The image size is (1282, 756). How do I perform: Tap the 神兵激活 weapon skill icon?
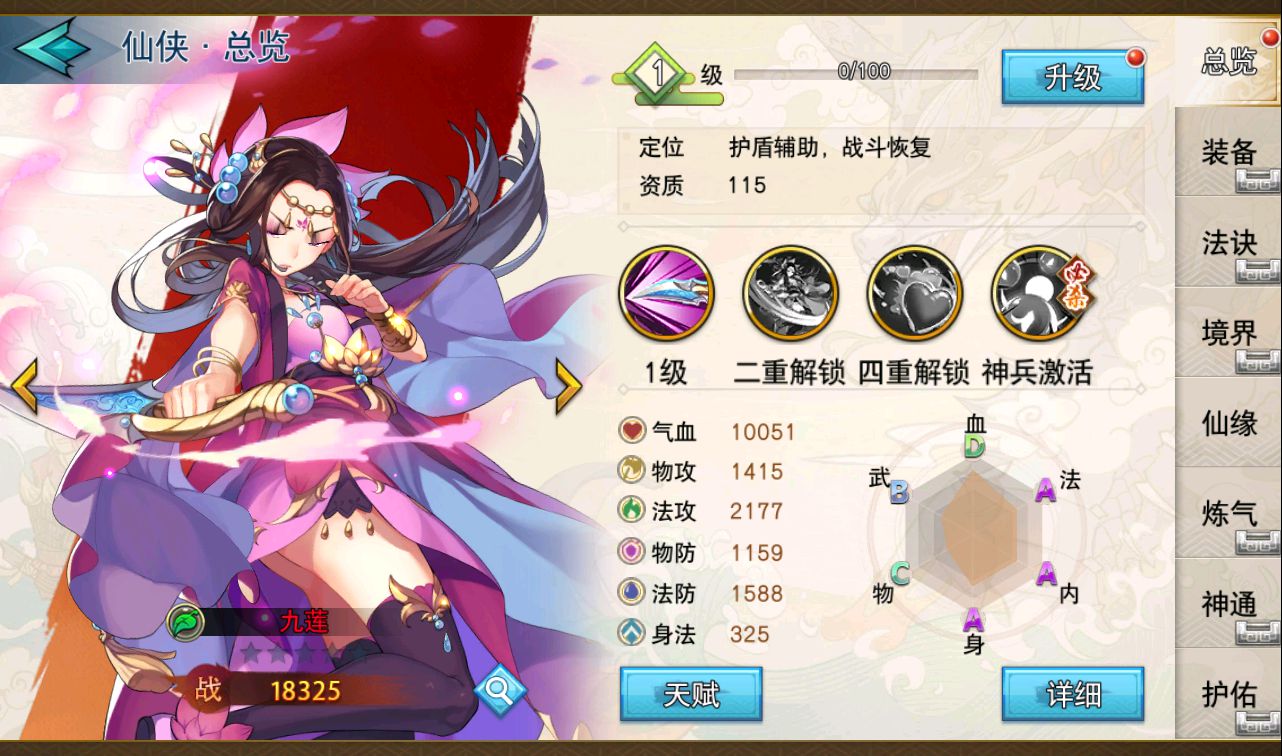pyautogui.click(x=1038, y=294)
